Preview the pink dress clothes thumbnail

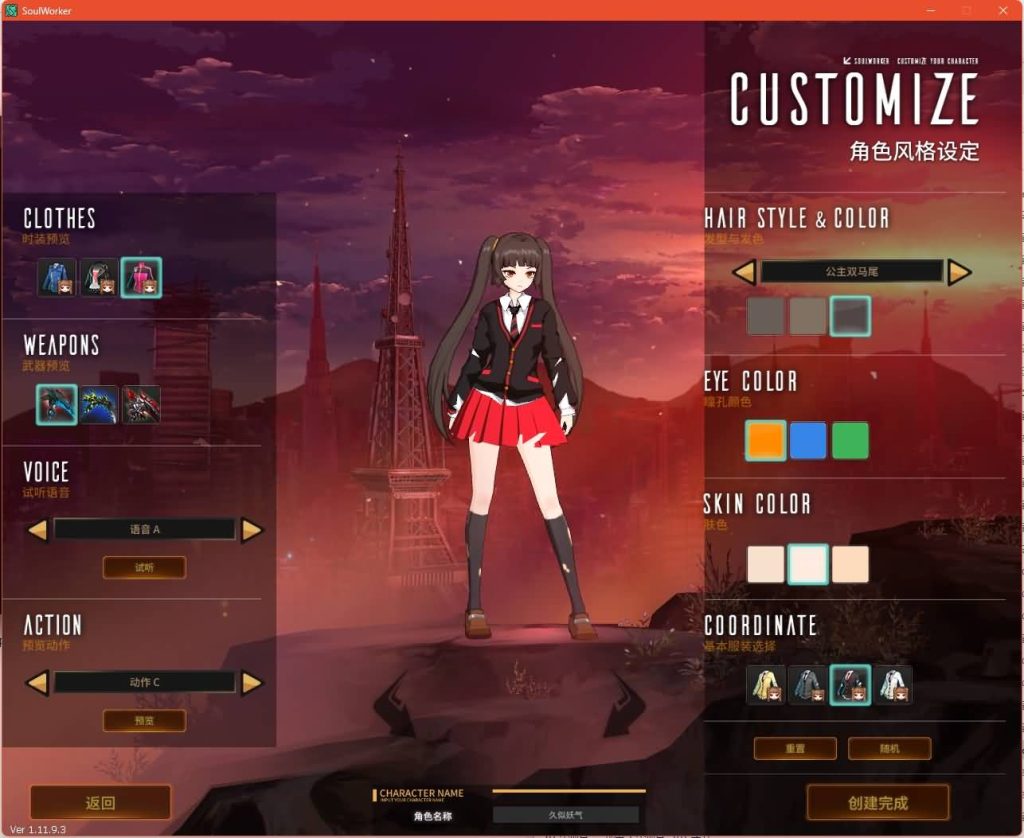(x=141, y=277)
